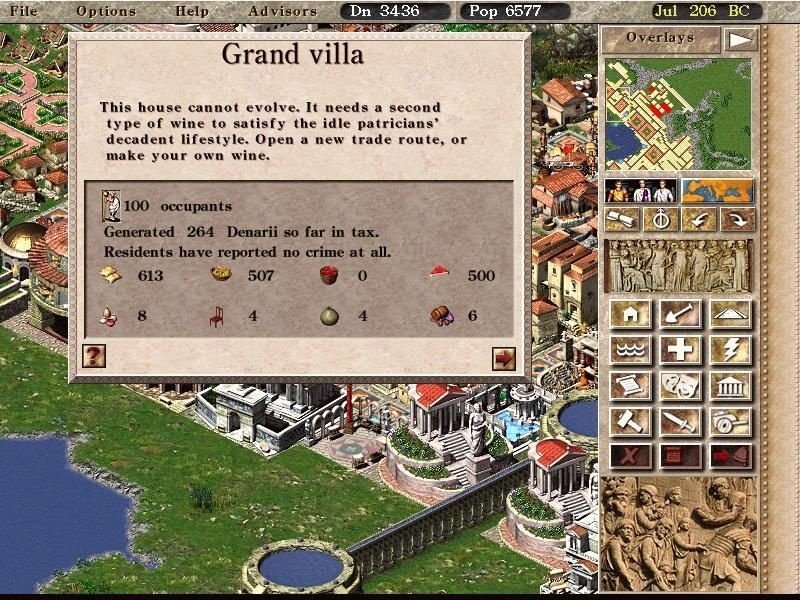Close the Grand villa panel with the arrow button
The width and height of the screenshot is (800, 600).
(x=503, y=357)
